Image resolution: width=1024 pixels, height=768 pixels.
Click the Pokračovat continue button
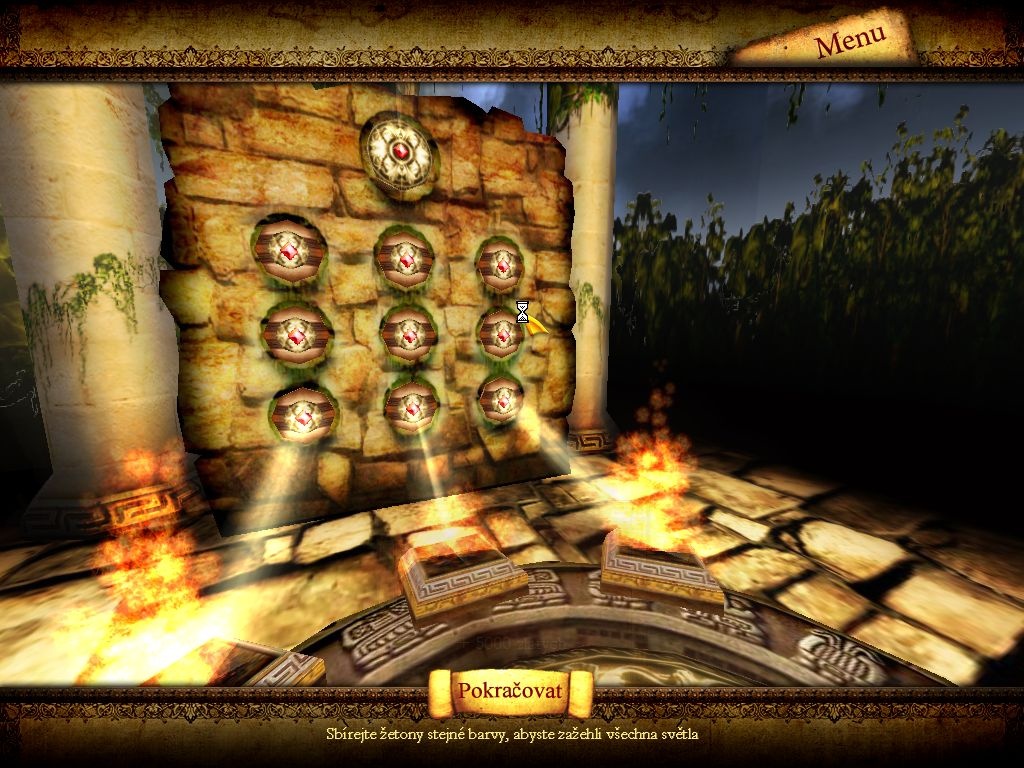[x=510, y=691]
